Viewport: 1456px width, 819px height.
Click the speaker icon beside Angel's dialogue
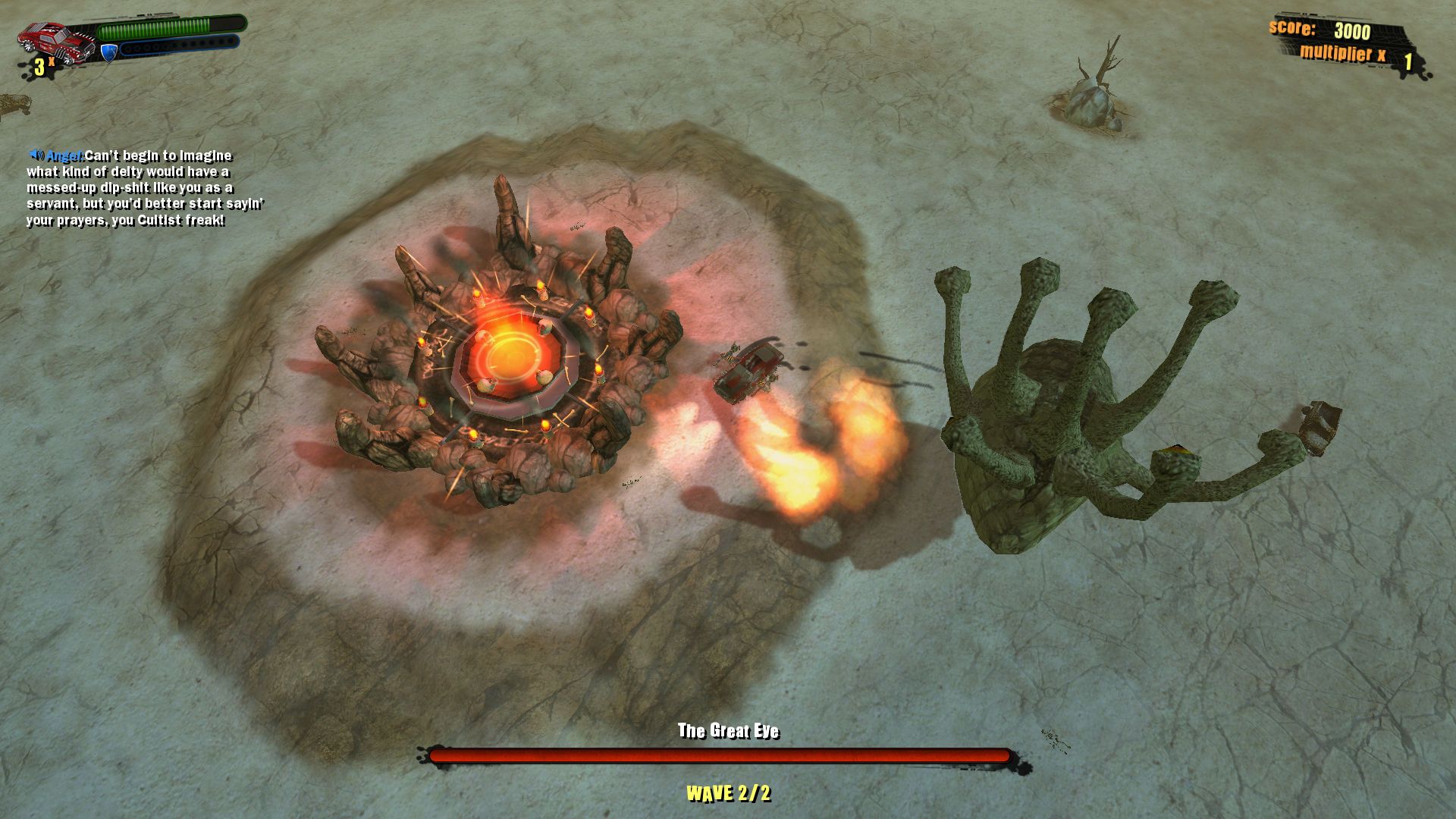[38, 152]
